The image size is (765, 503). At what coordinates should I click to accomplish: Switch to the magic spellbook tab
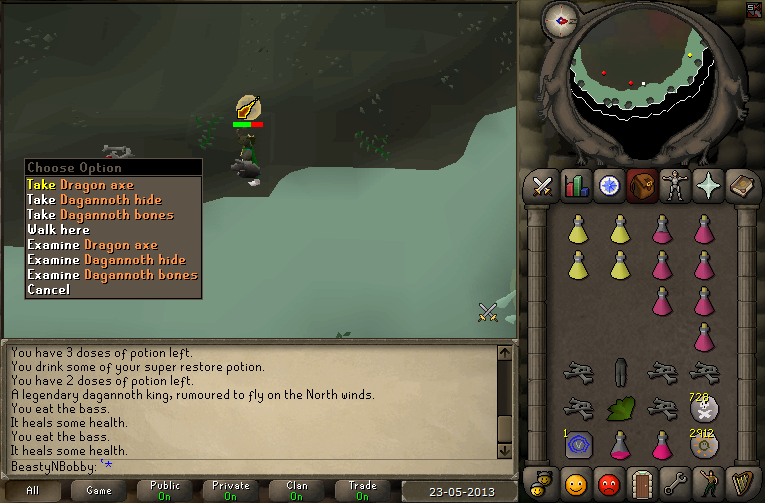tap(743, 187)
